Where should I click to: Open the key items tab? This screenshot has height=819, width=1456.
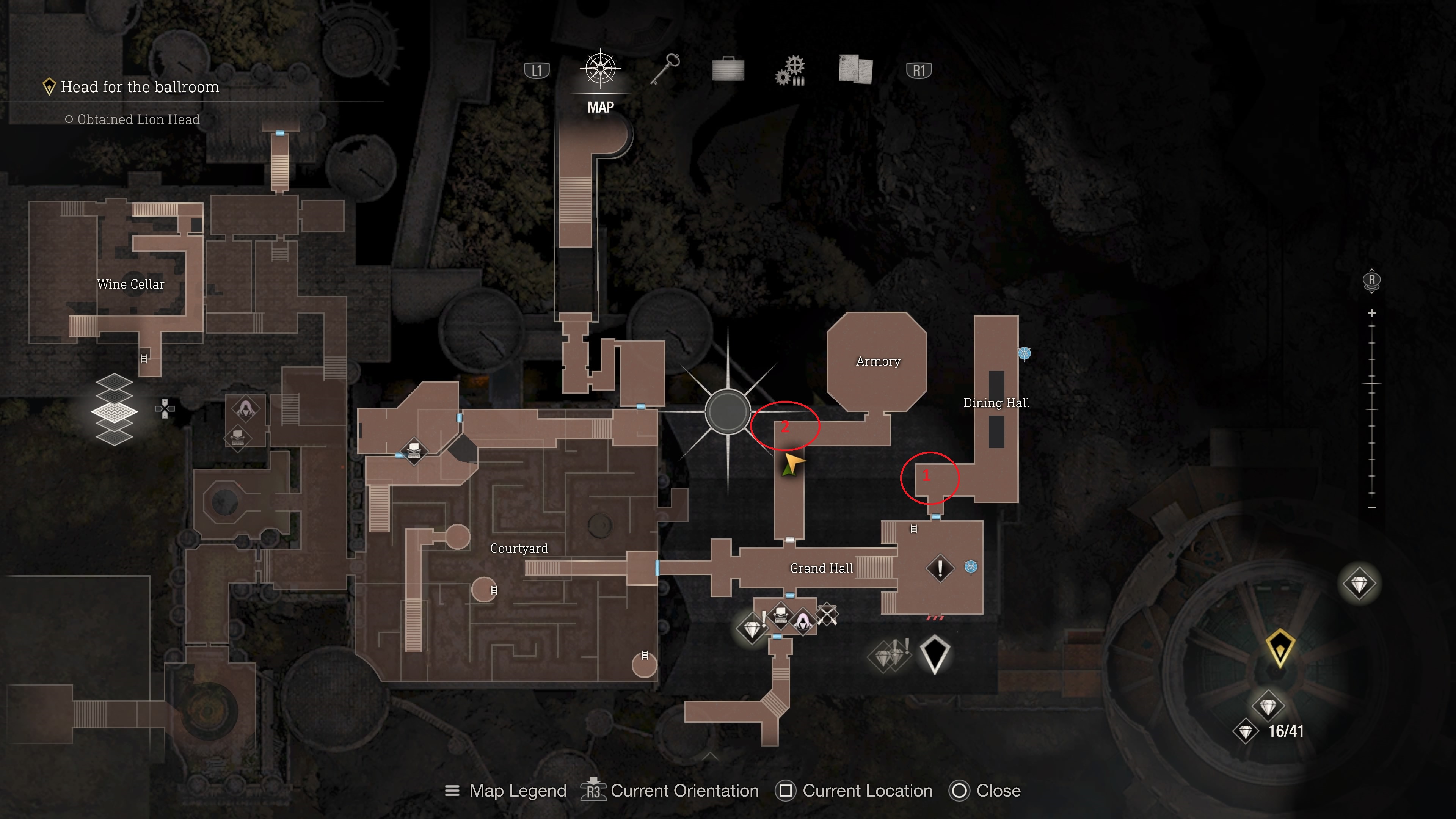(665, 70)
